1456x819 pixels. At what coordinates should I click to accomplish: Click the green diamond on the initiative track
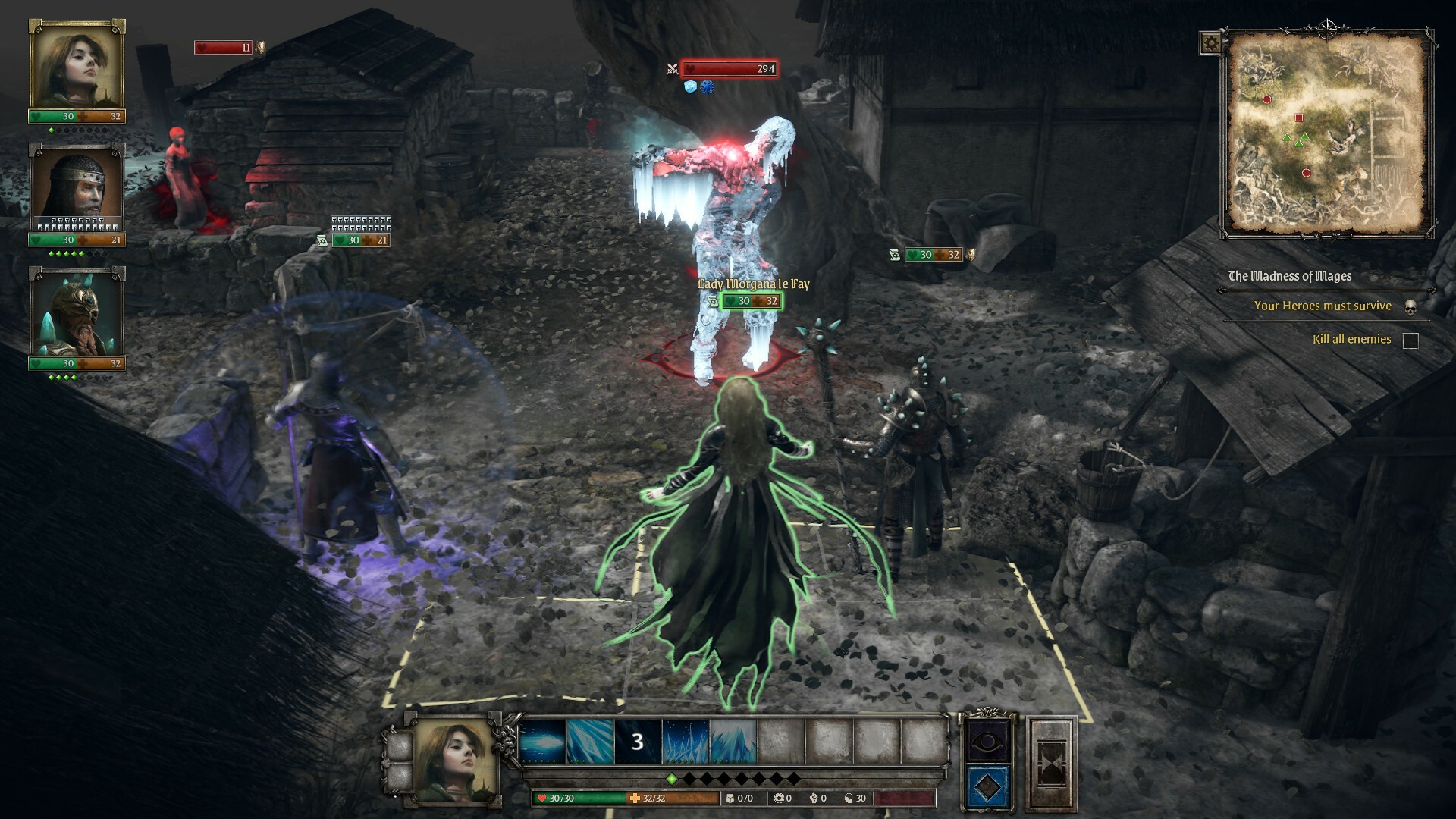point(673,779)
